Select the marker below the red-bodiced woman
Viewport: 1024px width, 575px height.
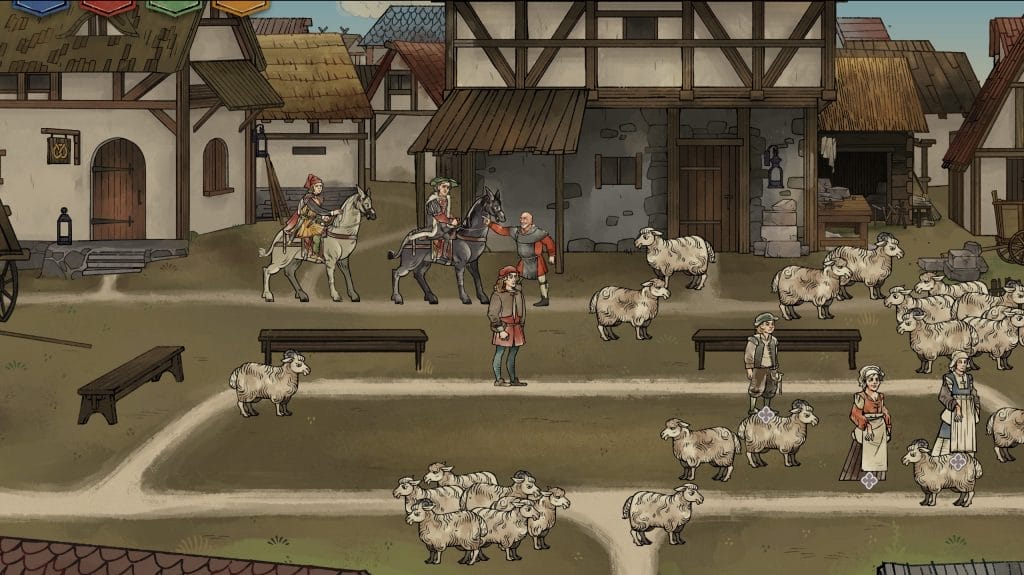869,480
